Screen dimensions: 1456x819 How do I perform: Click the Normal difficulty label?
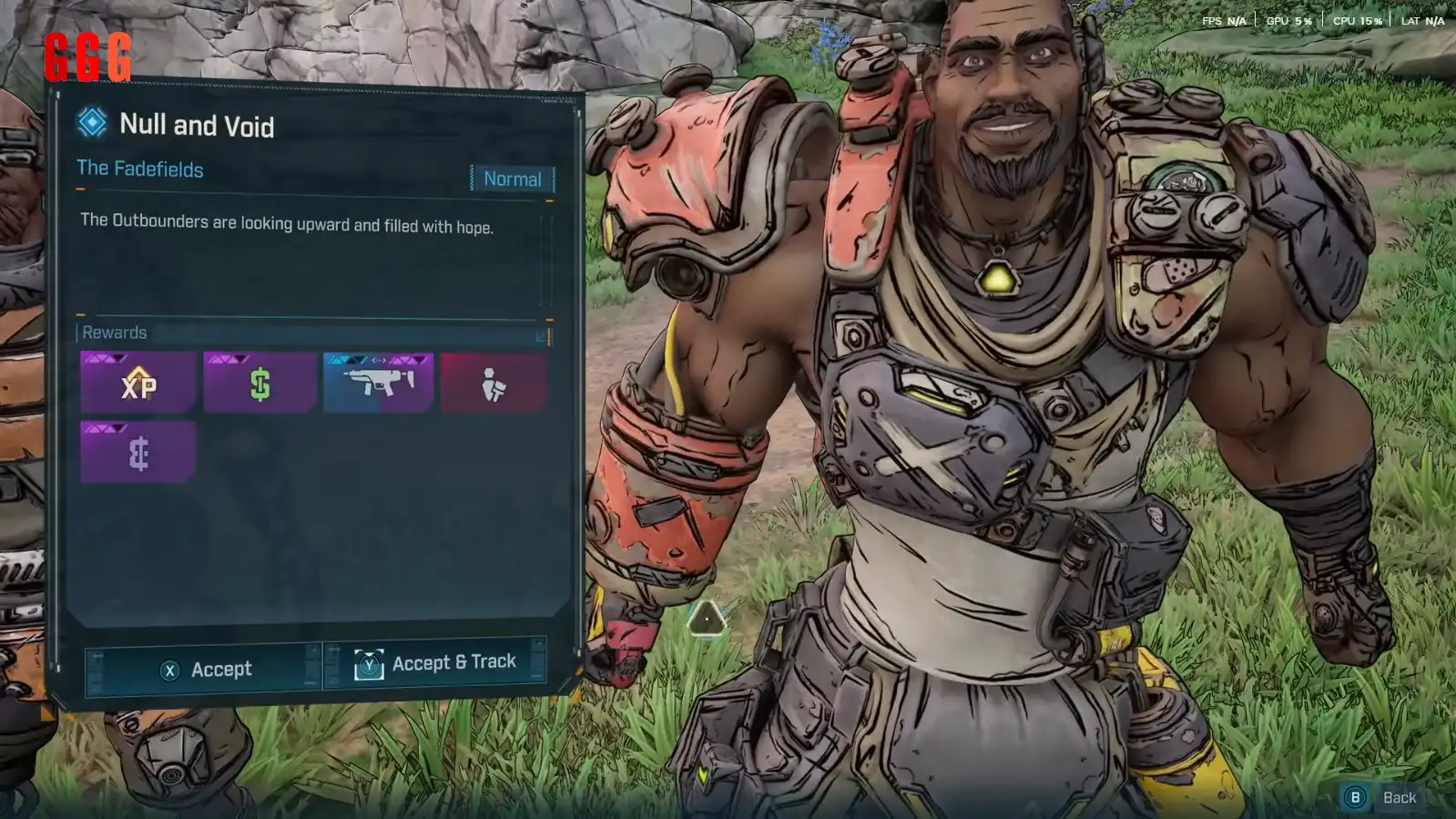513,179
